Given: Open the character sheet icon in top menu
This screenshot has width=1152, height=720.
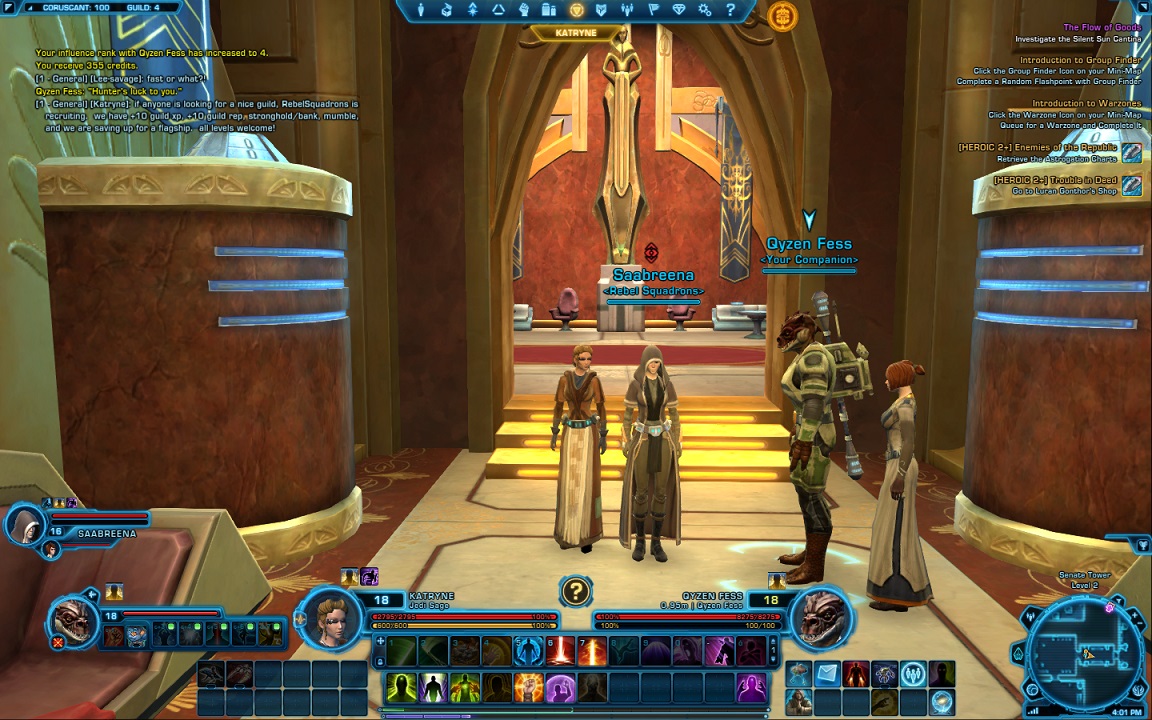Looking at the screenshot, I should click(x=421, y=10).
